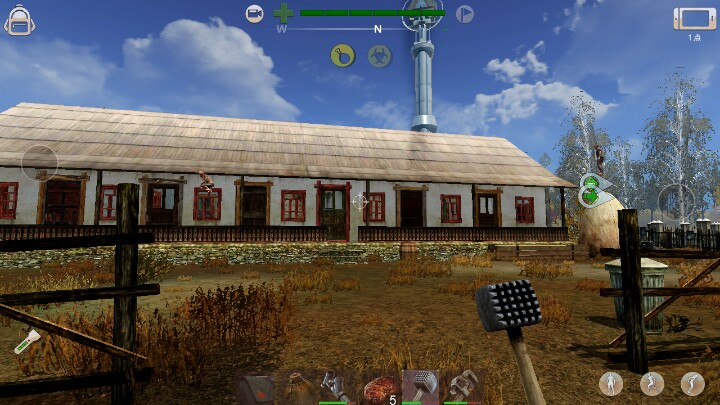Activate the running stance button

point(651,383)
